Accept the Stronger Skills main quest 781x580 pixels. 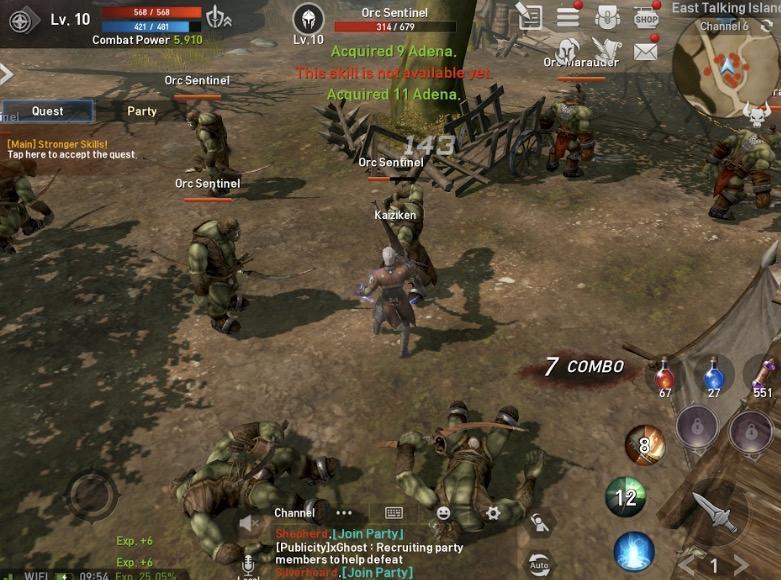(x=70, y=150)
